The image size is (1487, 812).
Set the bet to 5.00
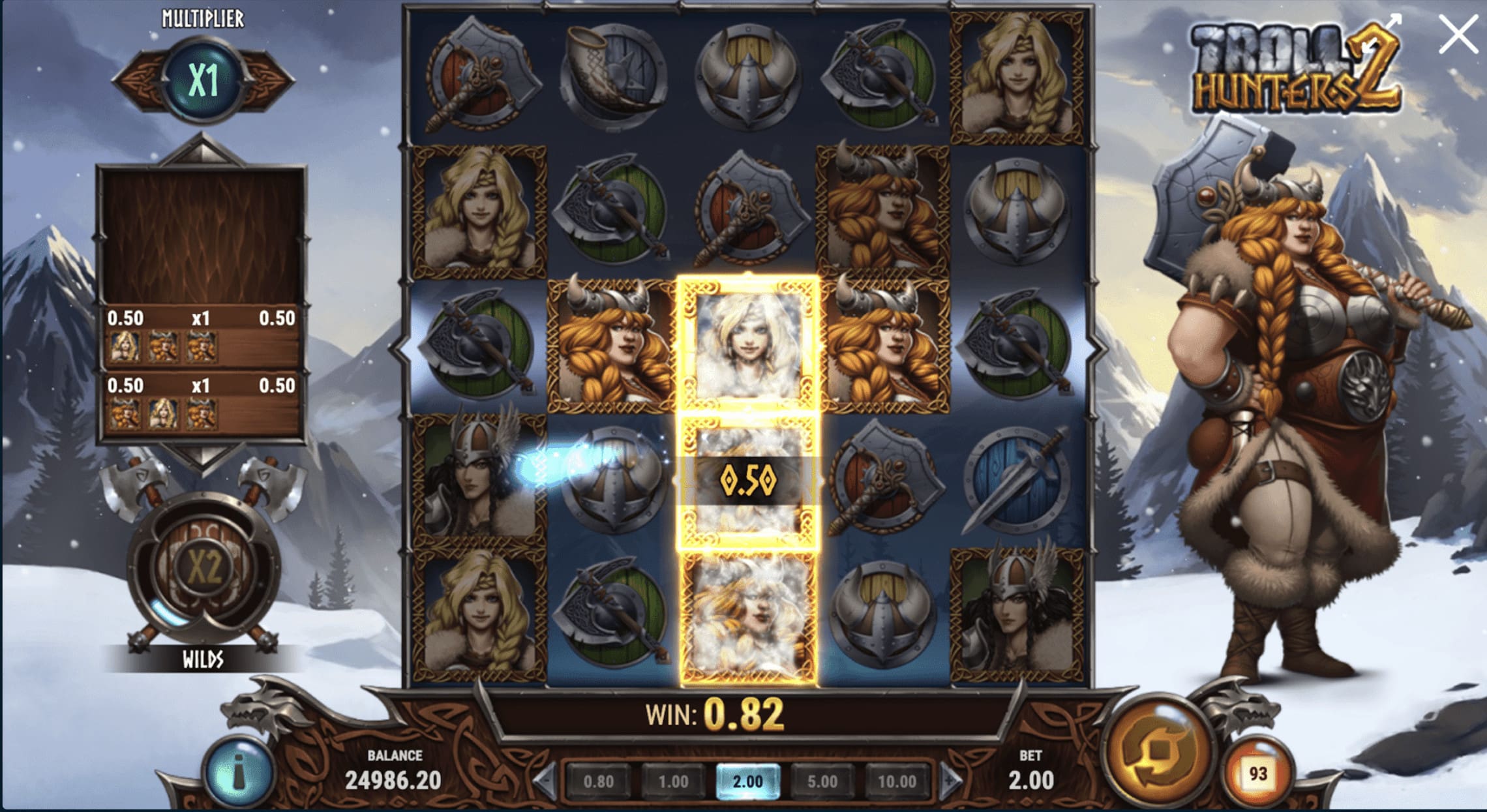(822, 781)
